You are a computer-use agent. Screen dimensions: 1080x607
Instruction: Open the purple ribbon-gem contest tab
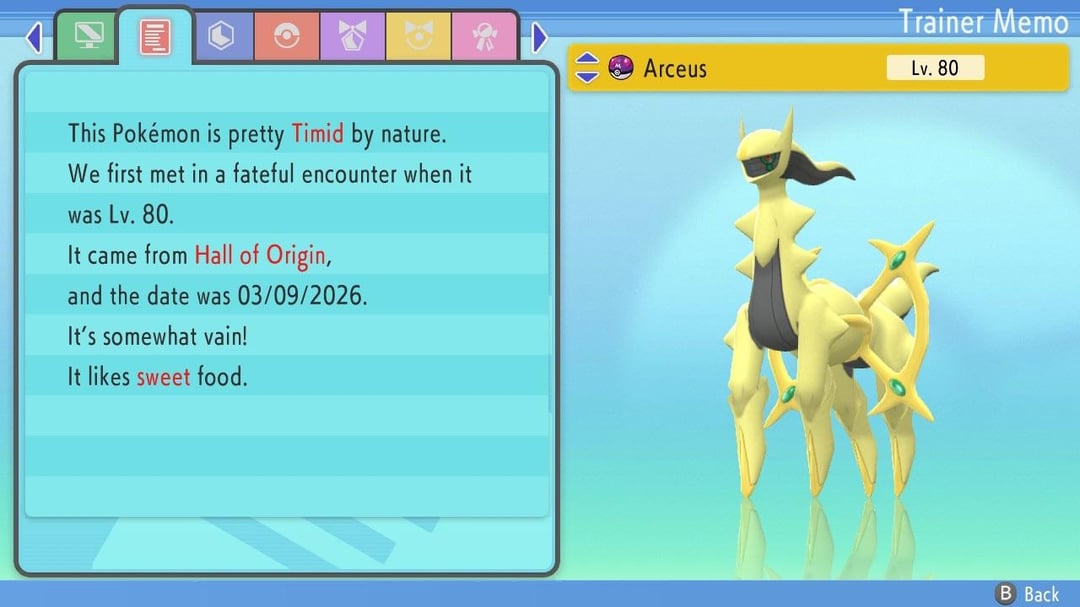[353, 38]
